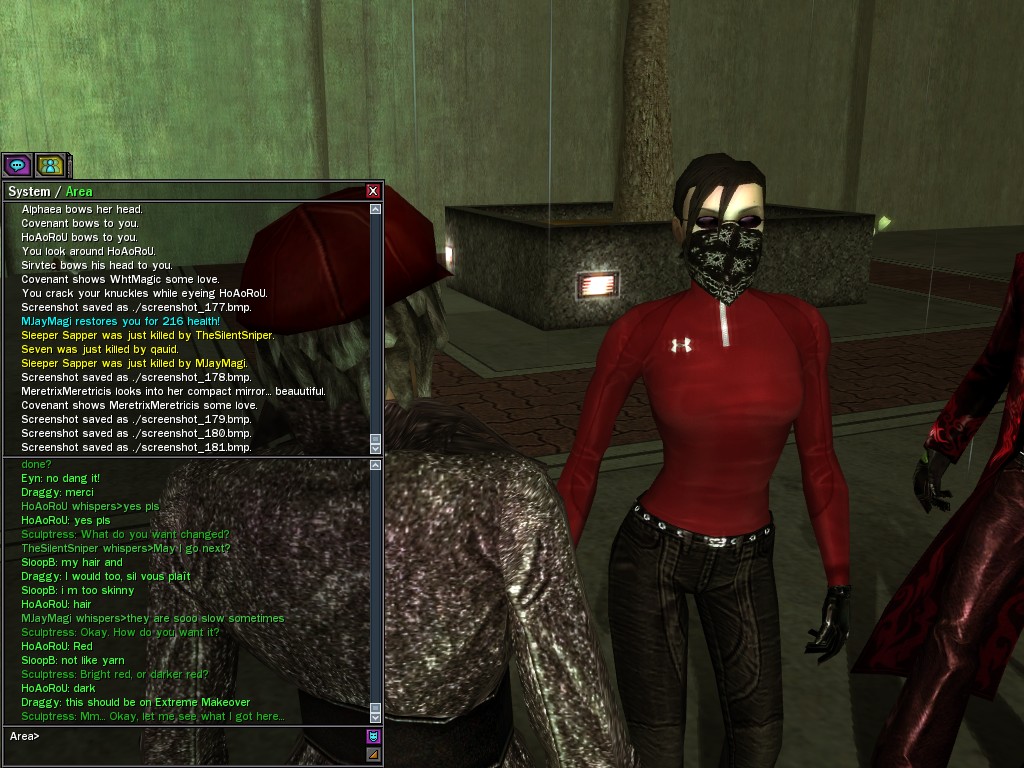The image size is (1024, 768).
Task: Open the purple cat-face emote button
Action: (x=373, y=737)
